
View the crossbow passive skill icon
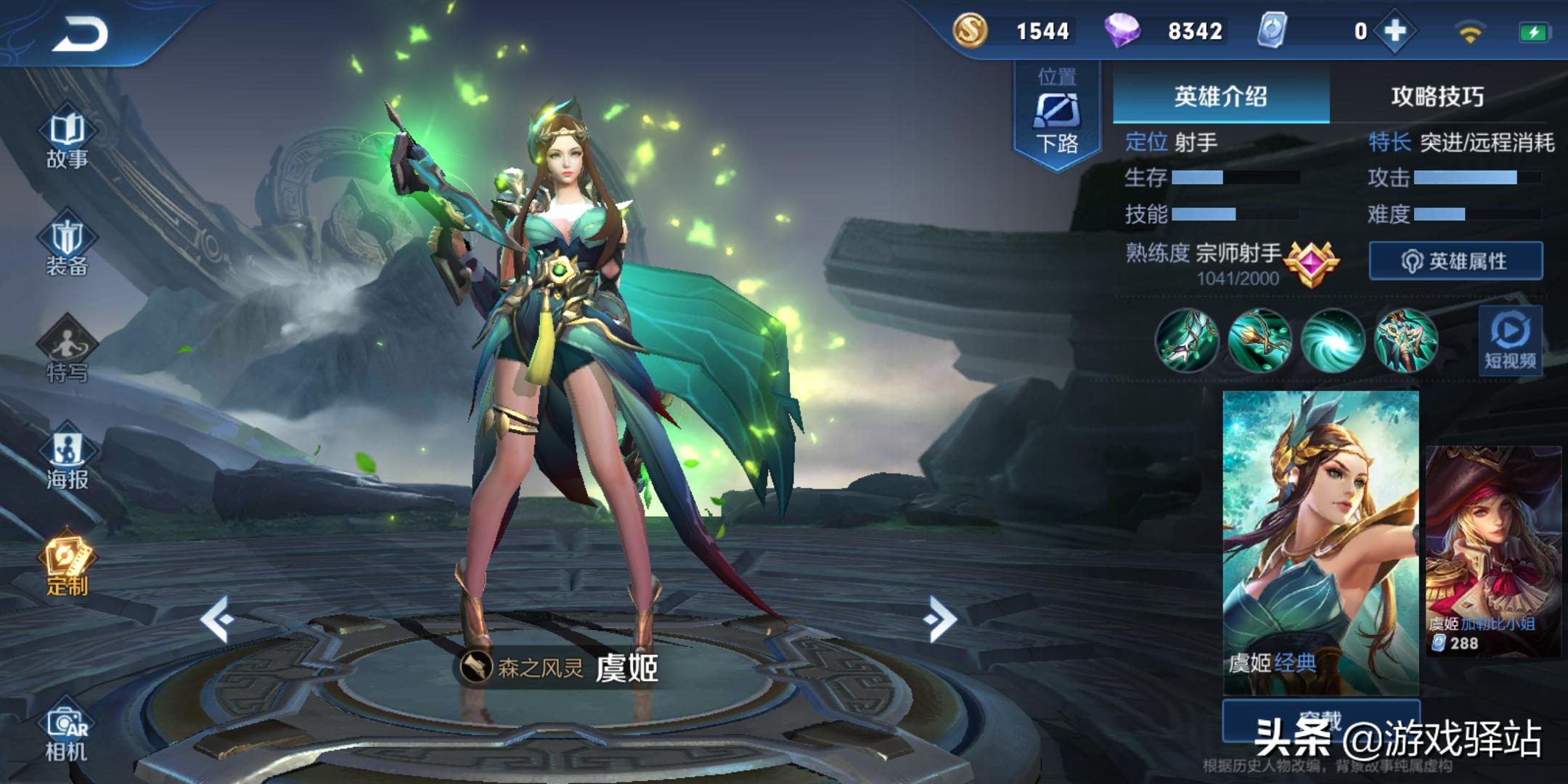[x=1186, y=340]
